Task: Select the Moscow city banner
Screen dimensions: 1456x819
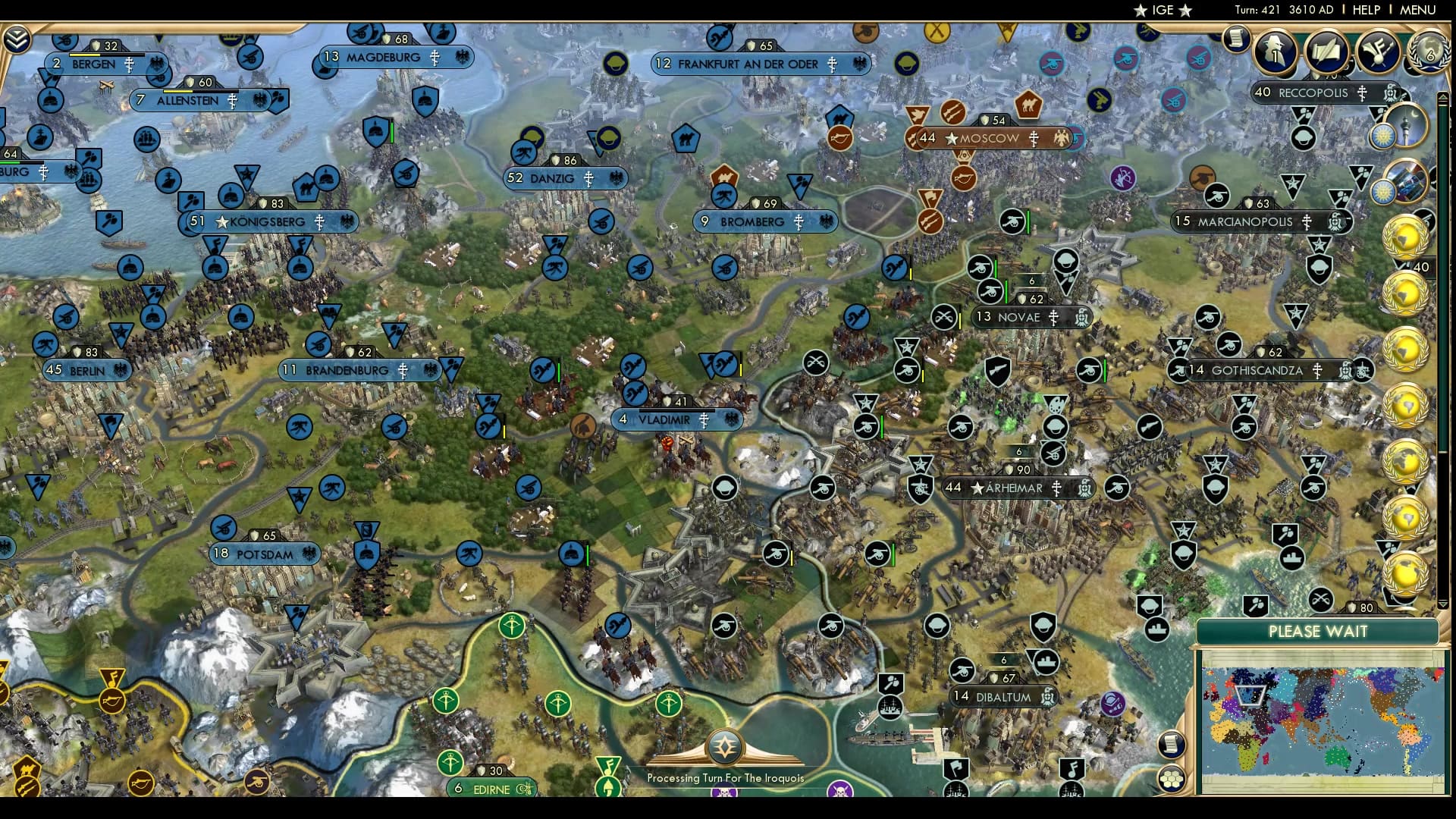Action: pyautogui.click(x=986, y=138)
